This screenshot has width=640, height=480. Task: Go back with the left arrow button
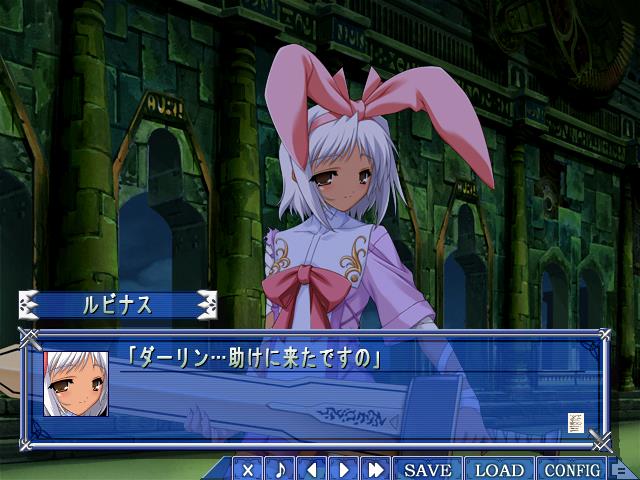pyautogui.click(x=312, y=469)
